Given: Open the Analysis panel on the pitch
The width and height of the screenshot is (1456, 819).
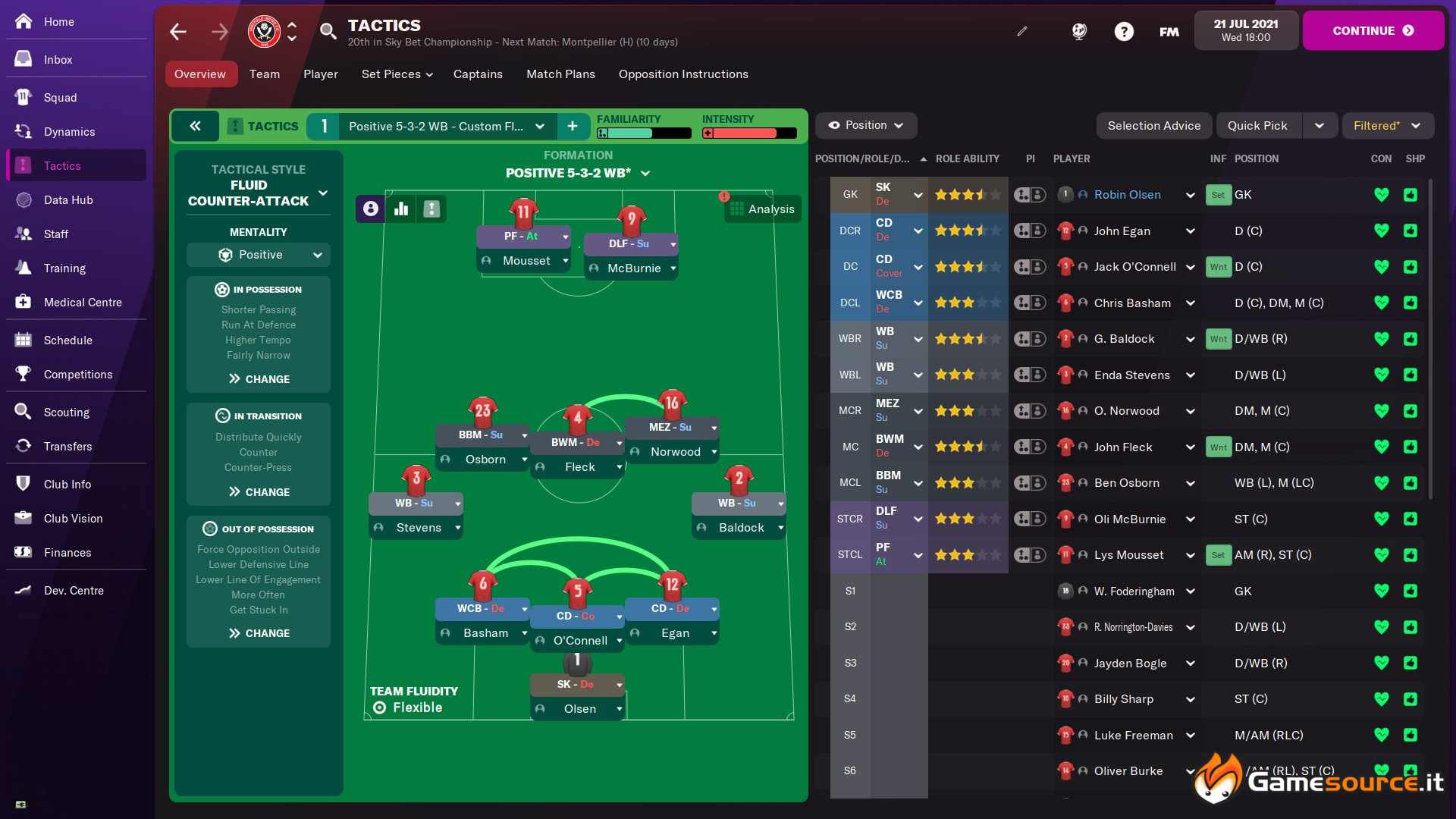Looking at the screenshot, I should (x=763, y=209).
